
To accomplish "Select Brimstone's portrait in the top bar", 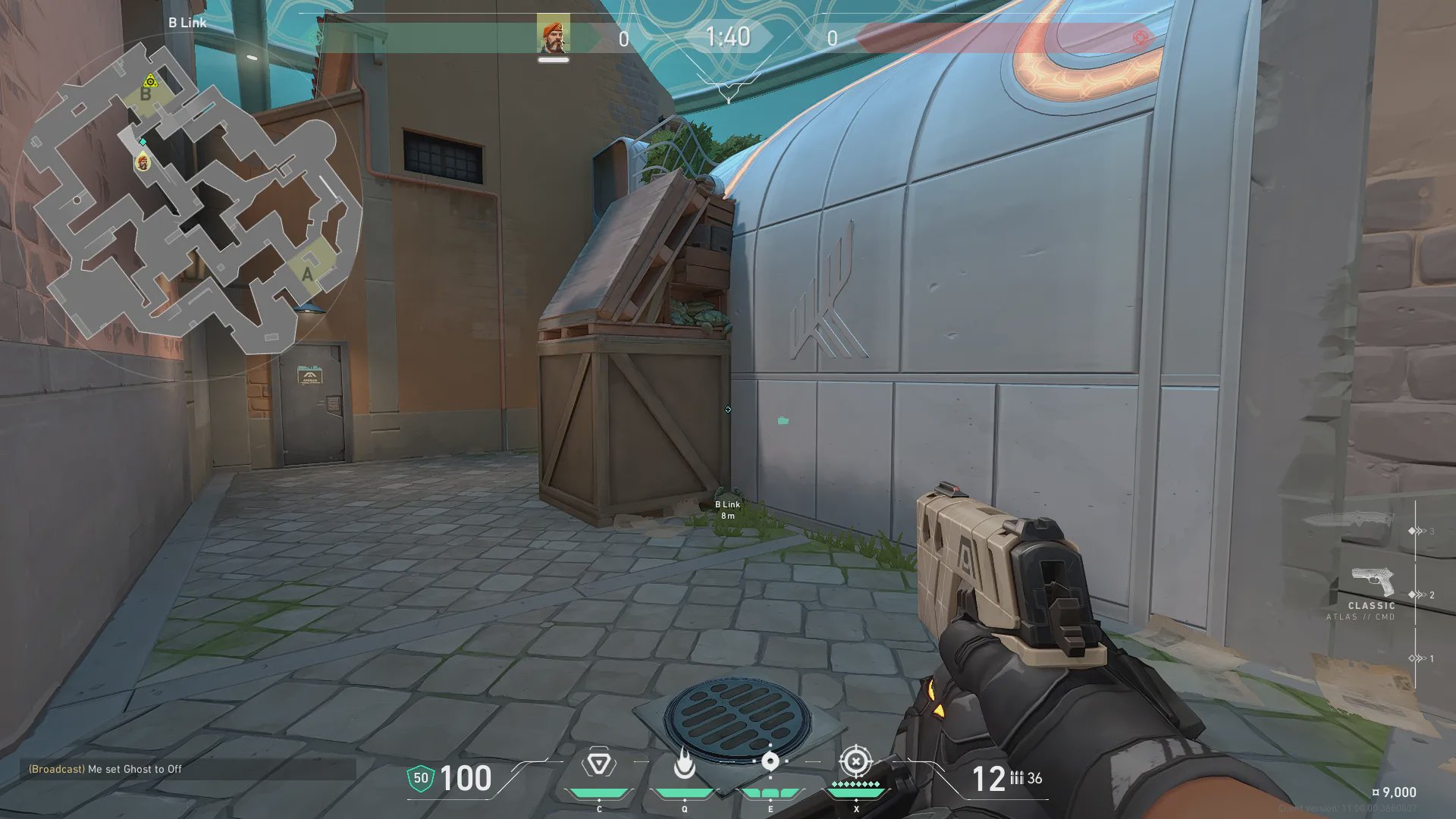I will 554,36.
